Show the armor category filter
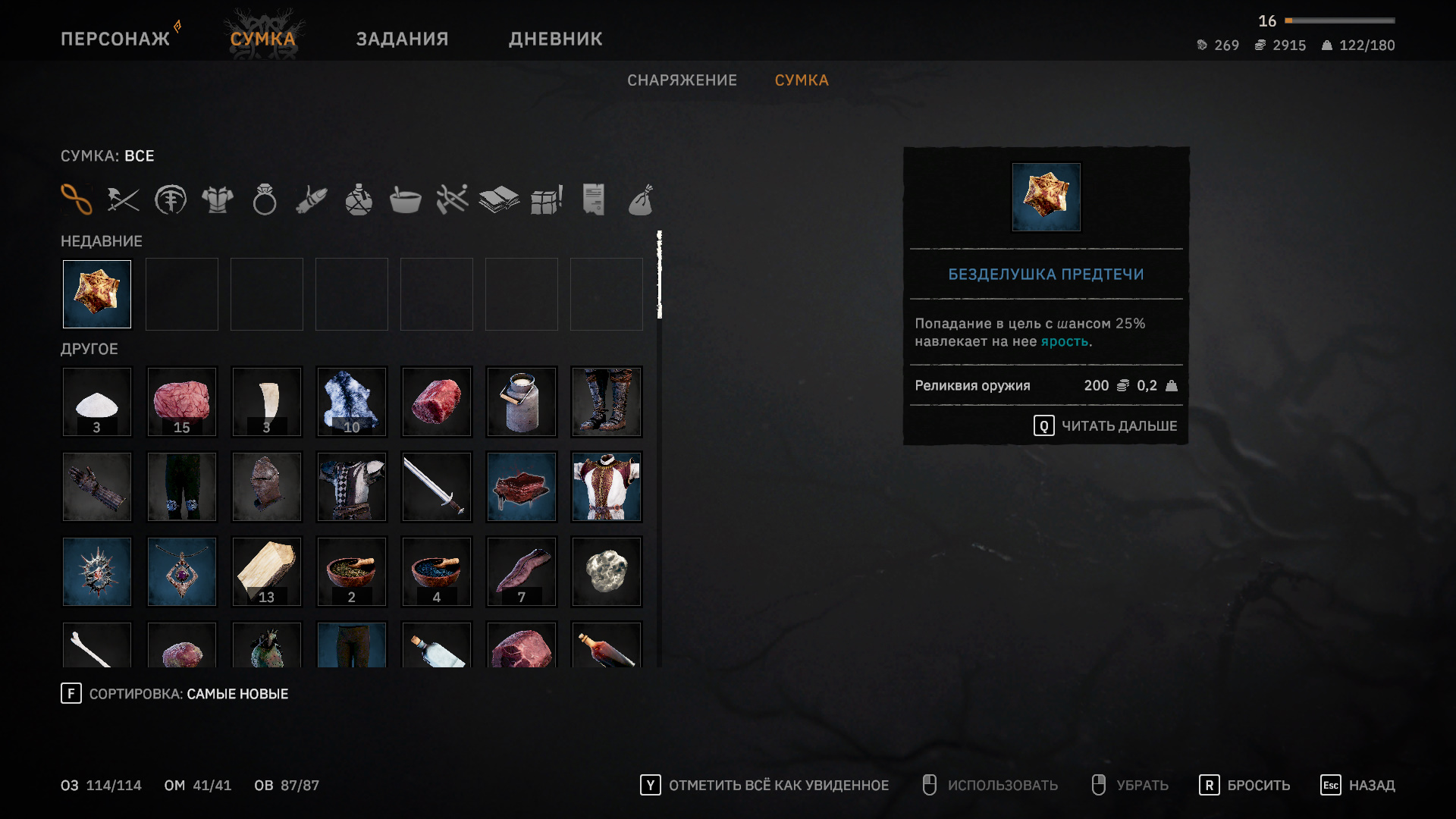This screenshot has height=819, width=1456. [218, 200]
